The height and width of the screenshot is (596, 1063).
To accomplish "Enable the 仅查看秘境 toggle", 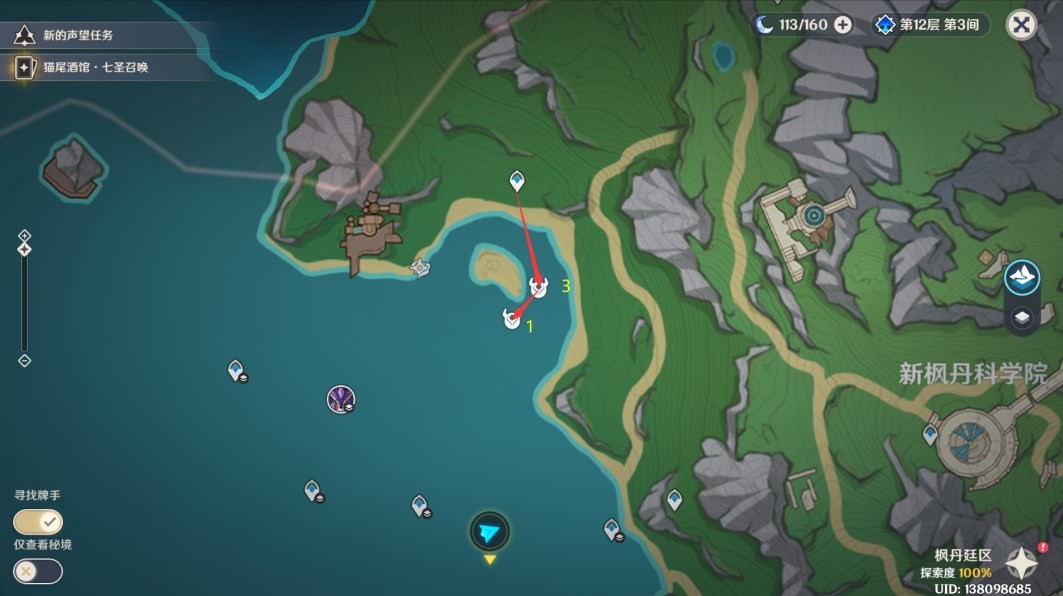I will tap(38, 570).
